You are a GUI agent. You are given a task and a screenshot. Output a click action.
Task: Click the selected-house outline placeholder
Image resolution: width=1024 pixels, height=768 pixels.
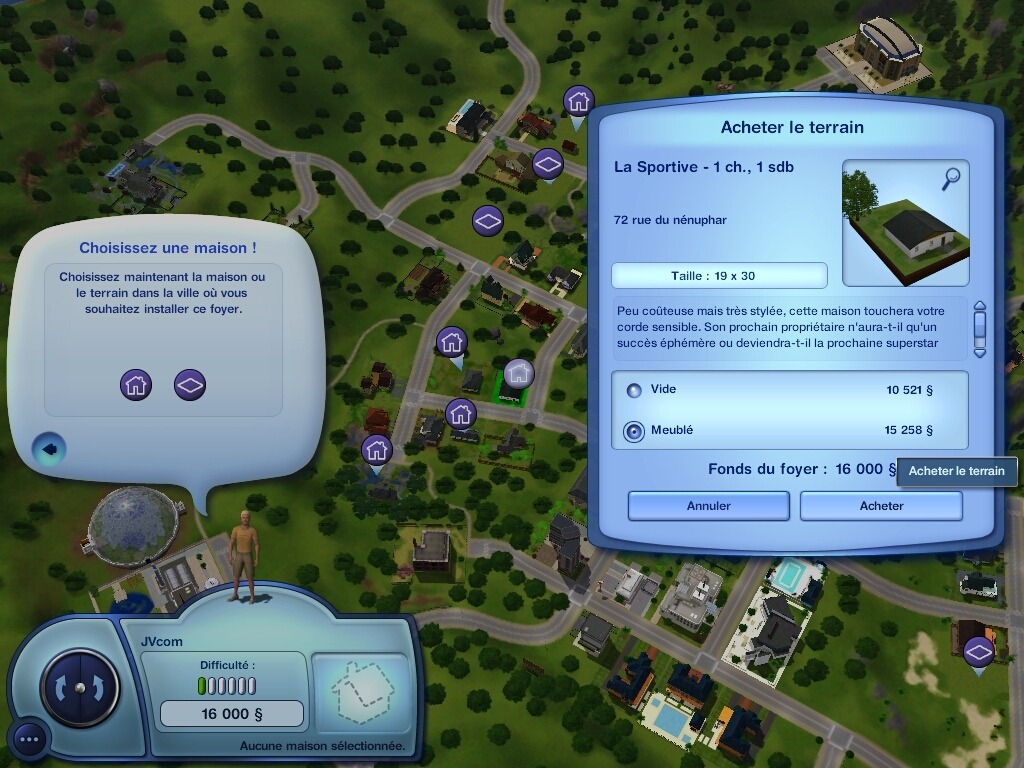(x=360, y=690)
